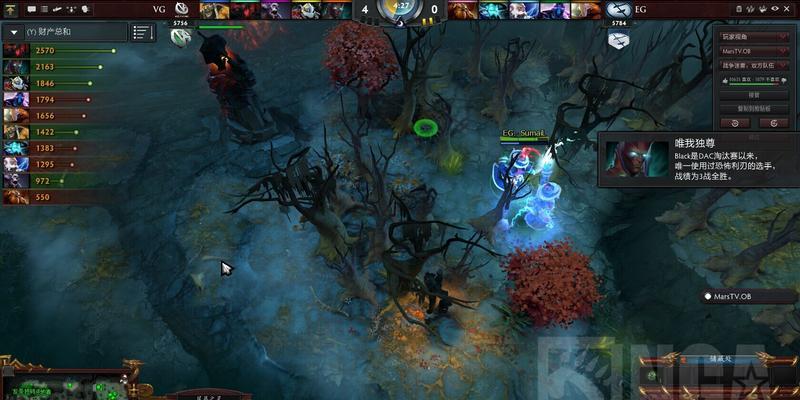The image size is (800, 400).
Task: Select the player row showing 972 net worth
Action: coord(60,180)
